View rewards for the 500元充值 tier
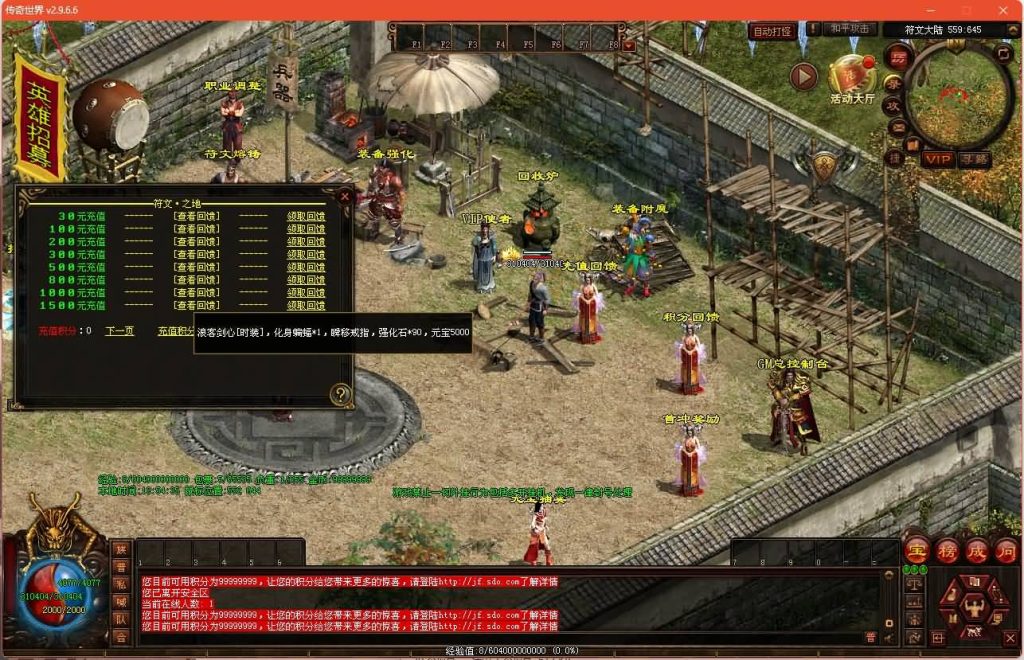Viewport: 1024px width, 660px height. click(196, 267)
